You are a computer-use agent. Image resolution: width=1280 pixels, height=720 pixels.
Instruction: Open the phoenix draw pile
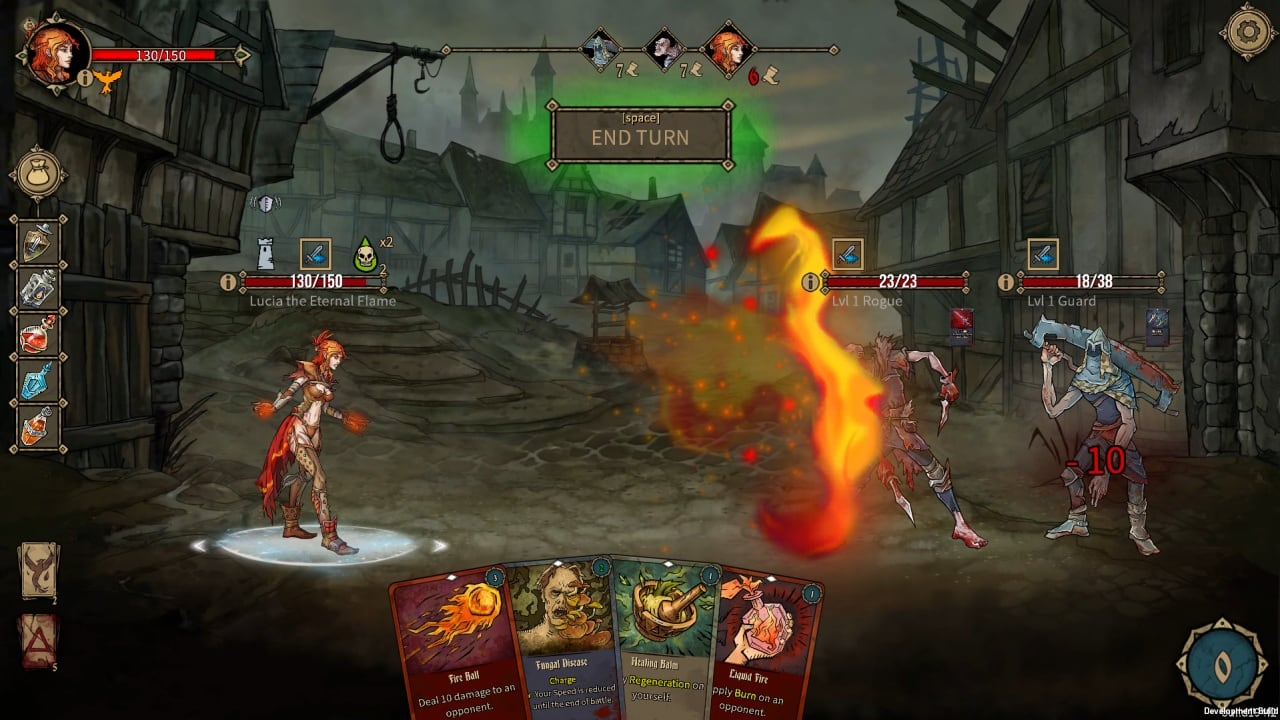click(39, 571)
